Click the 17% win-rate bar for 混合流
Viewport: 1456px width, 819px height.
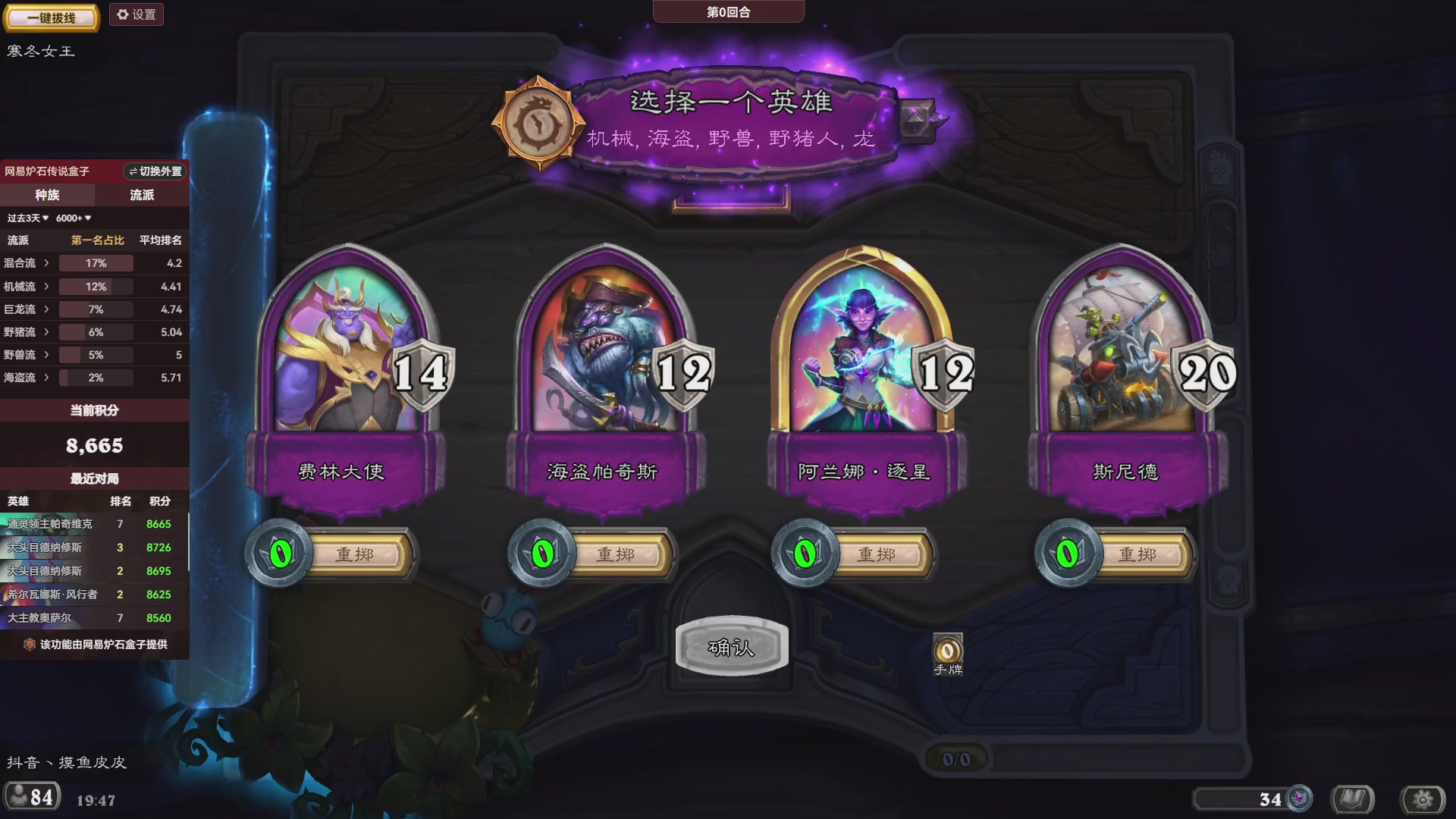click(97, 263)
